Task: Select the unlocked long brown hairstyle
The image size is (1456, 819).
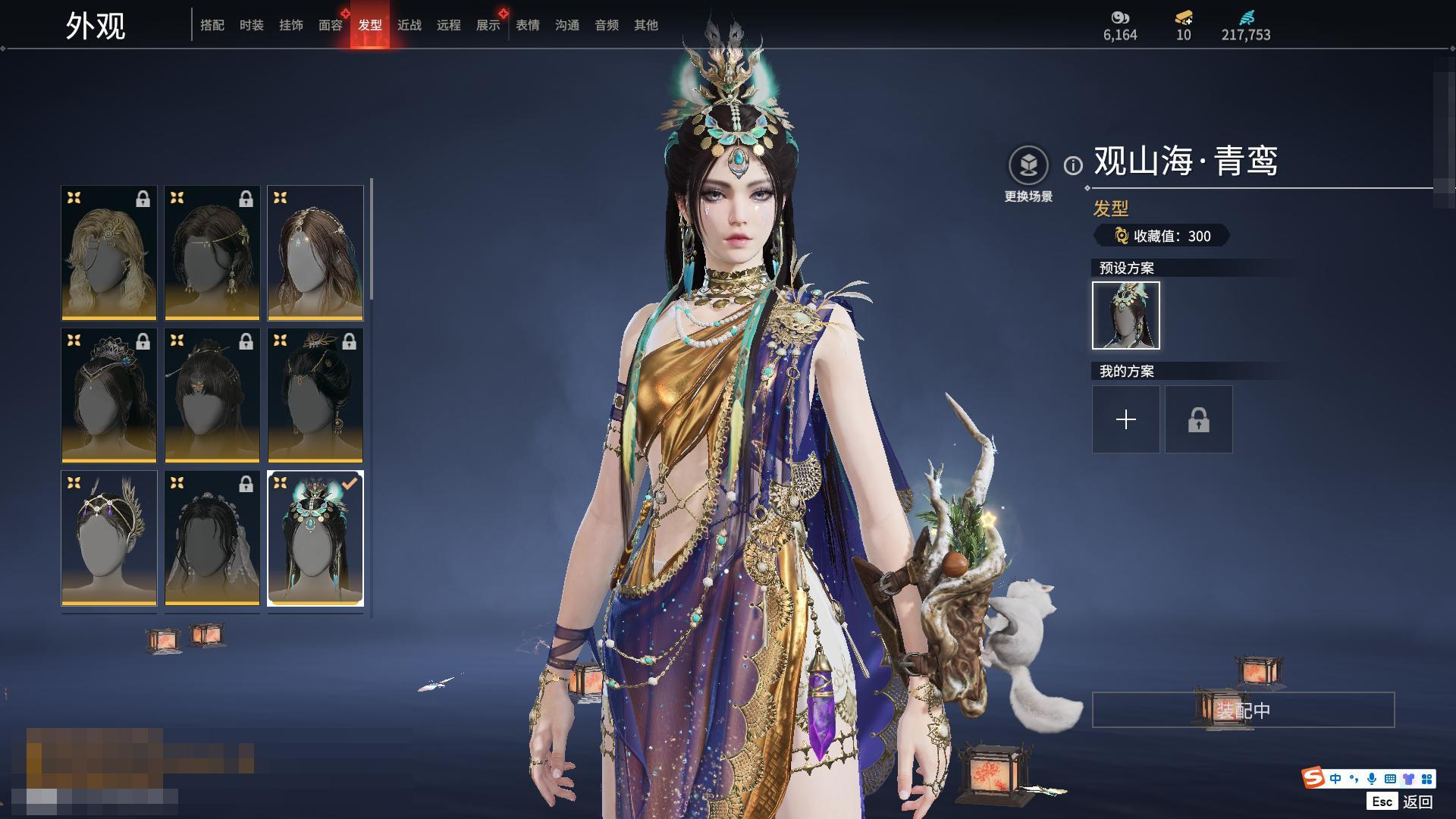Action: click(315, 253)
